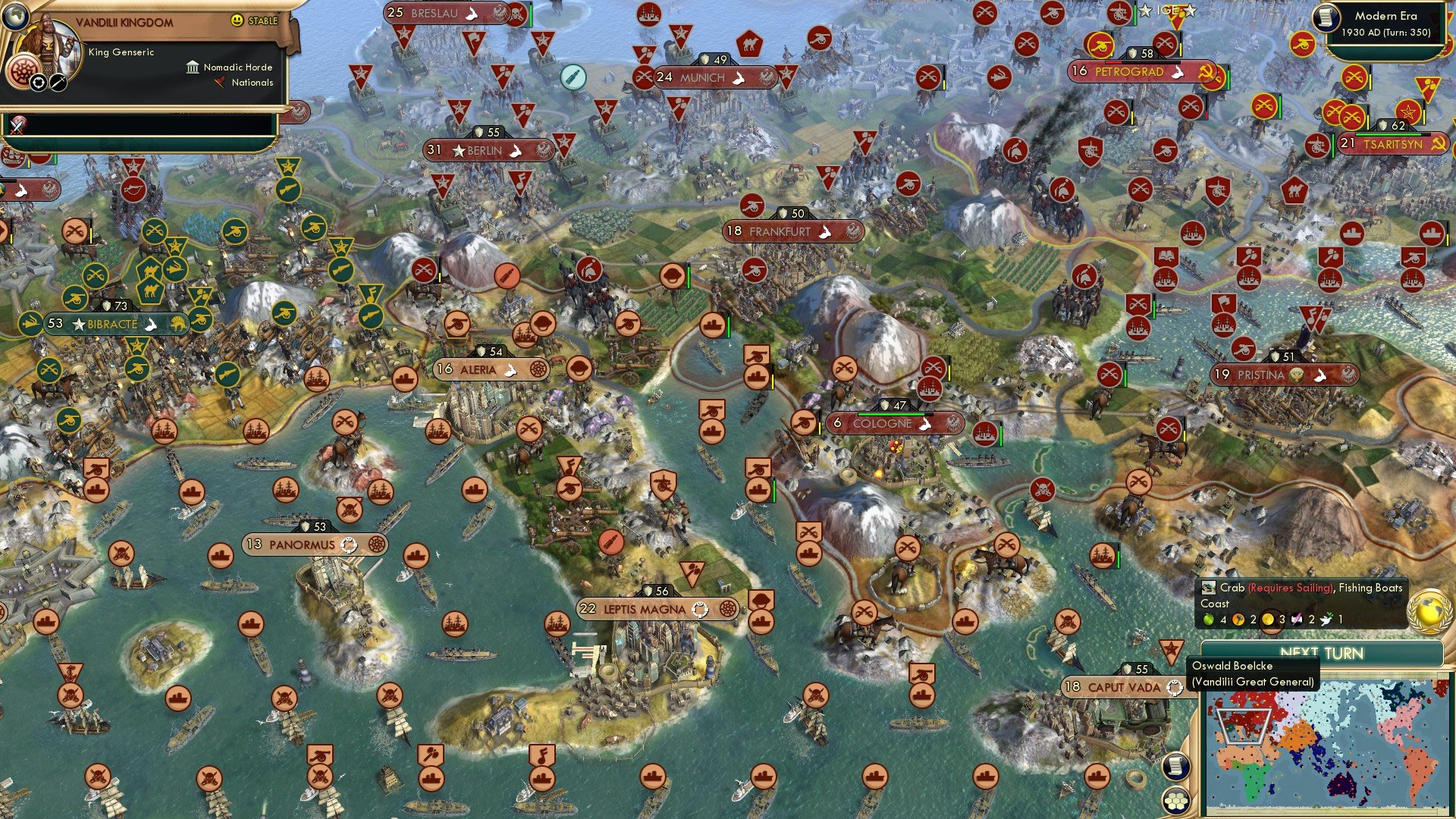Toggle strategic view with the hexagon icon
This screenshot has width=1456, height=819.
pyautogui.click(x=1176, y=802)
